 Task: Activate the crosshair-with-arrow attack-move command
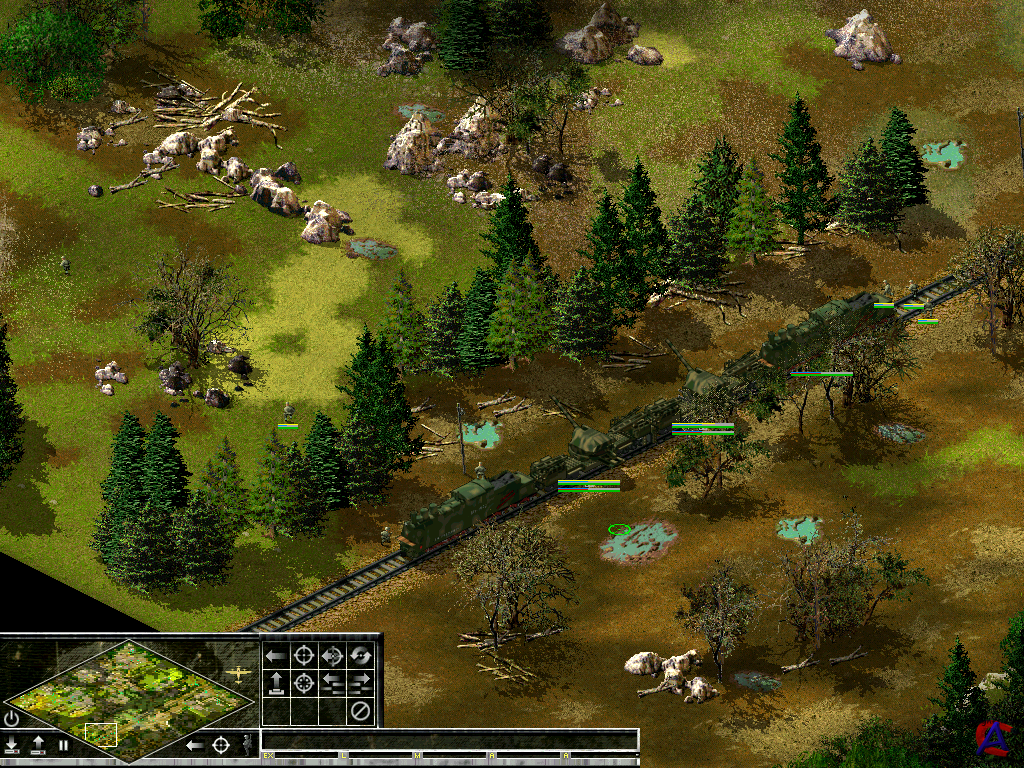tap(333, 656)
